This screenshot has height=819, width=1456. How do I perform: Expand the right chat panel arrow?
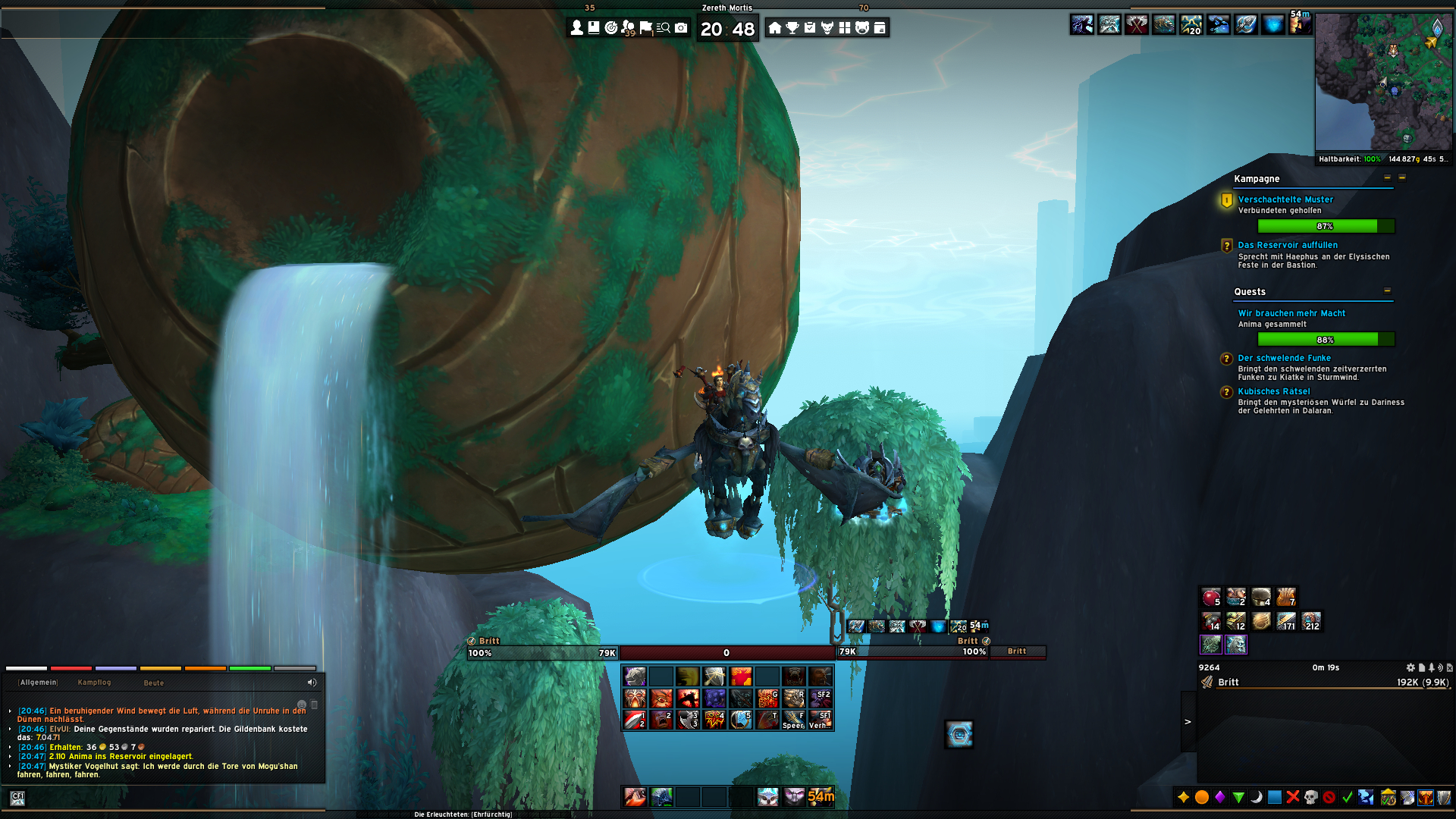1189,721
